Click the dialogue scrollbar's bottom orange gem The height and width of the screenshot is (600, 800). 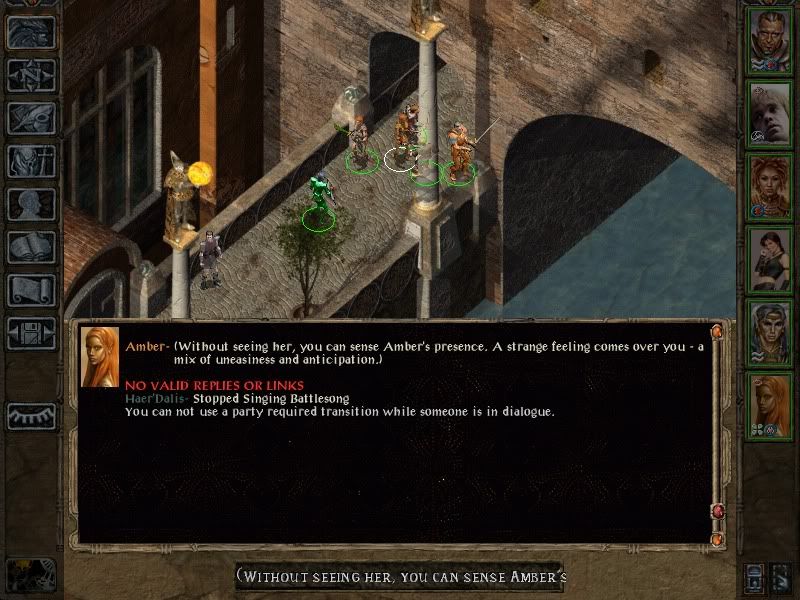pyautogui.click(x=716, y=539)
